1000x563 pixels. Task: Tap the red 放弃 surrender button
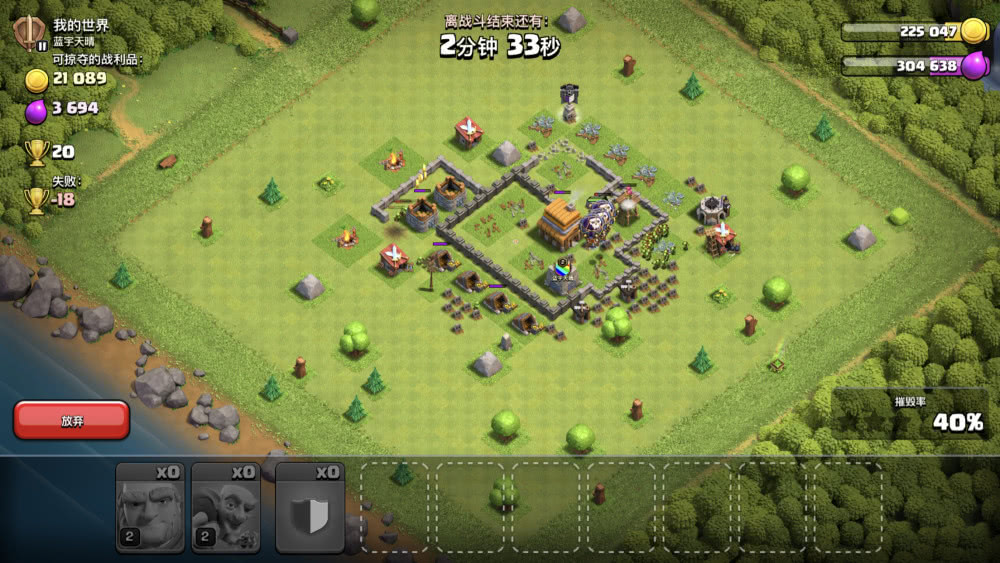[71, 420]
